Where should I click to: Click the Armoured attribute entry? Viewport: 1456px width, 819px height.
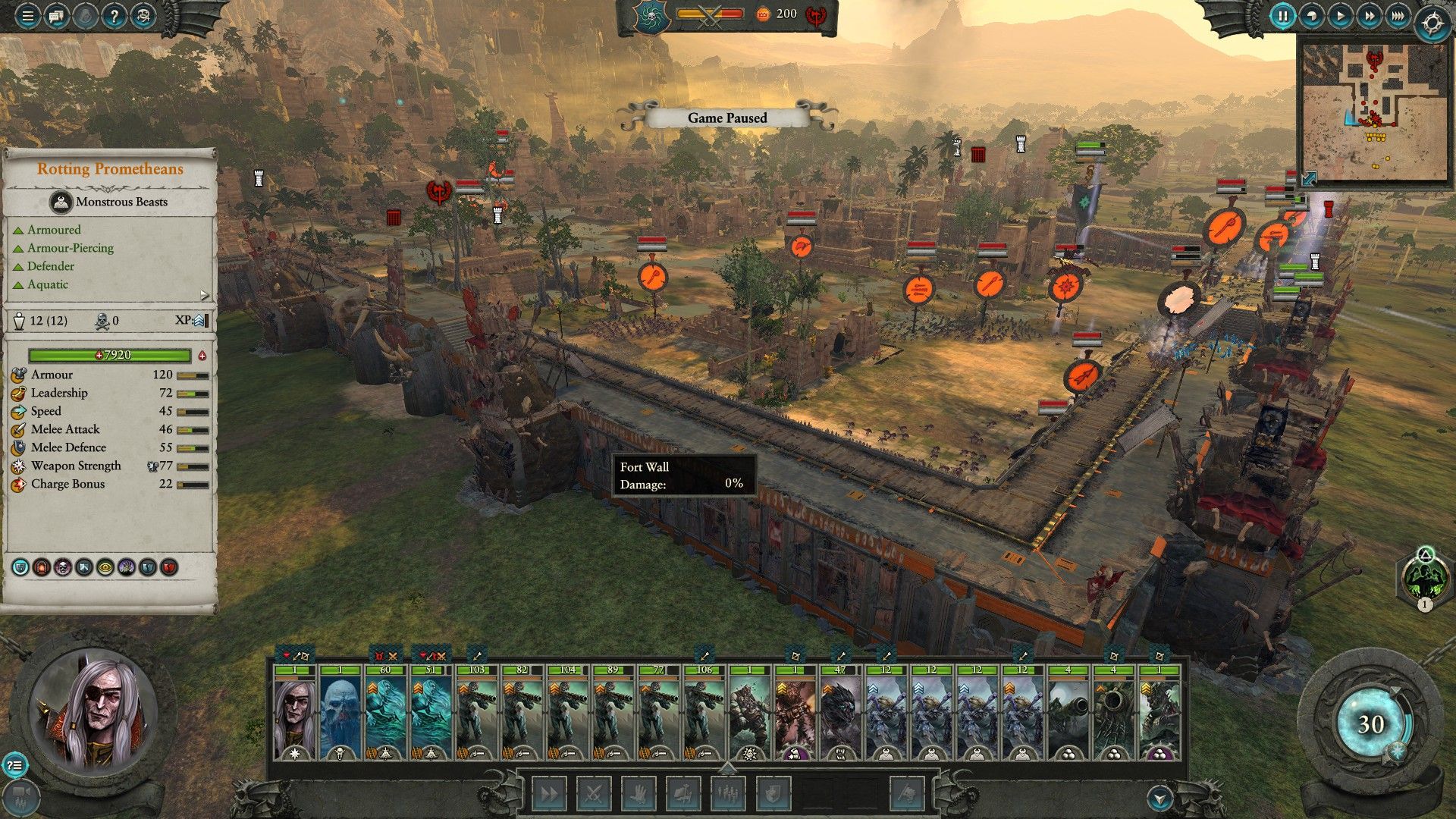point(53,229)
